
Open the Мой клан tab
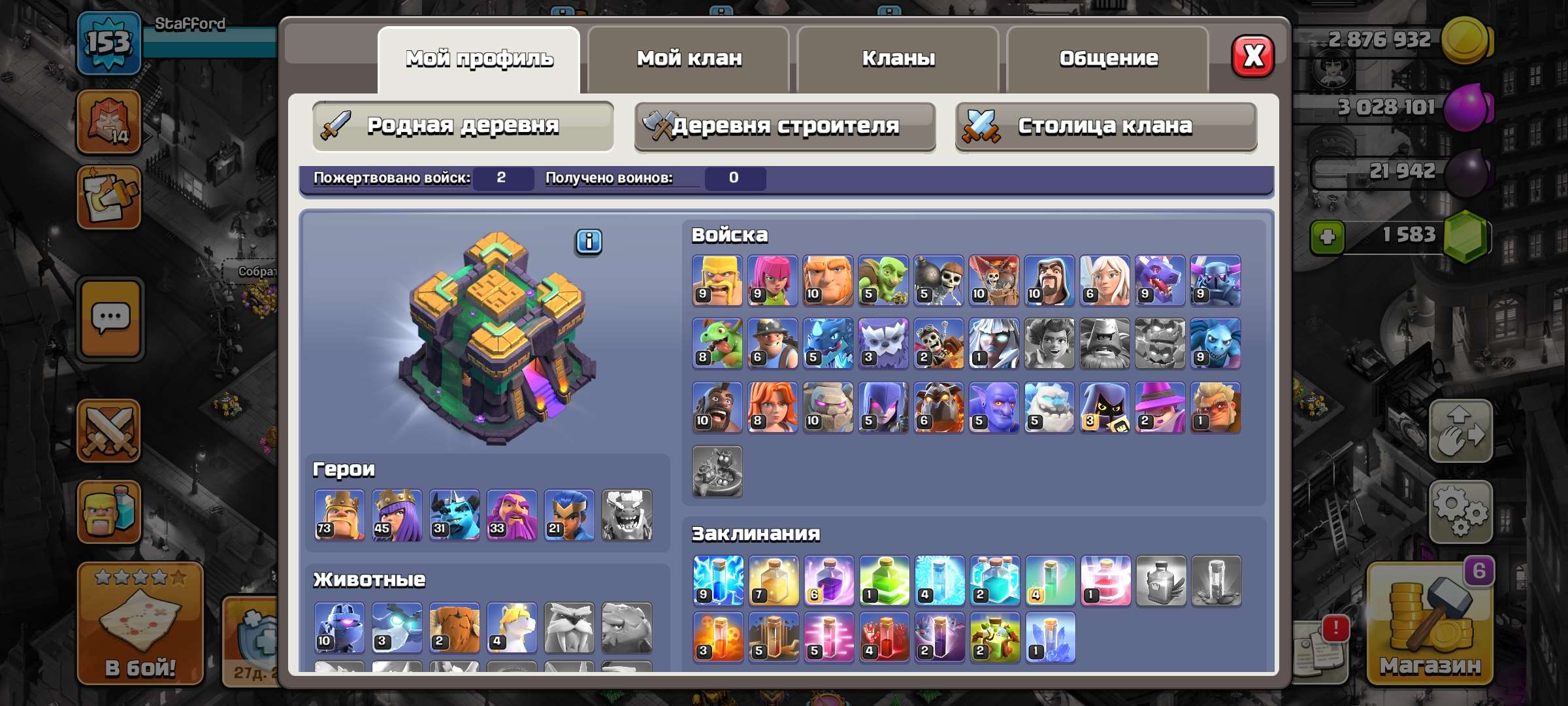(x=688, y=59)
